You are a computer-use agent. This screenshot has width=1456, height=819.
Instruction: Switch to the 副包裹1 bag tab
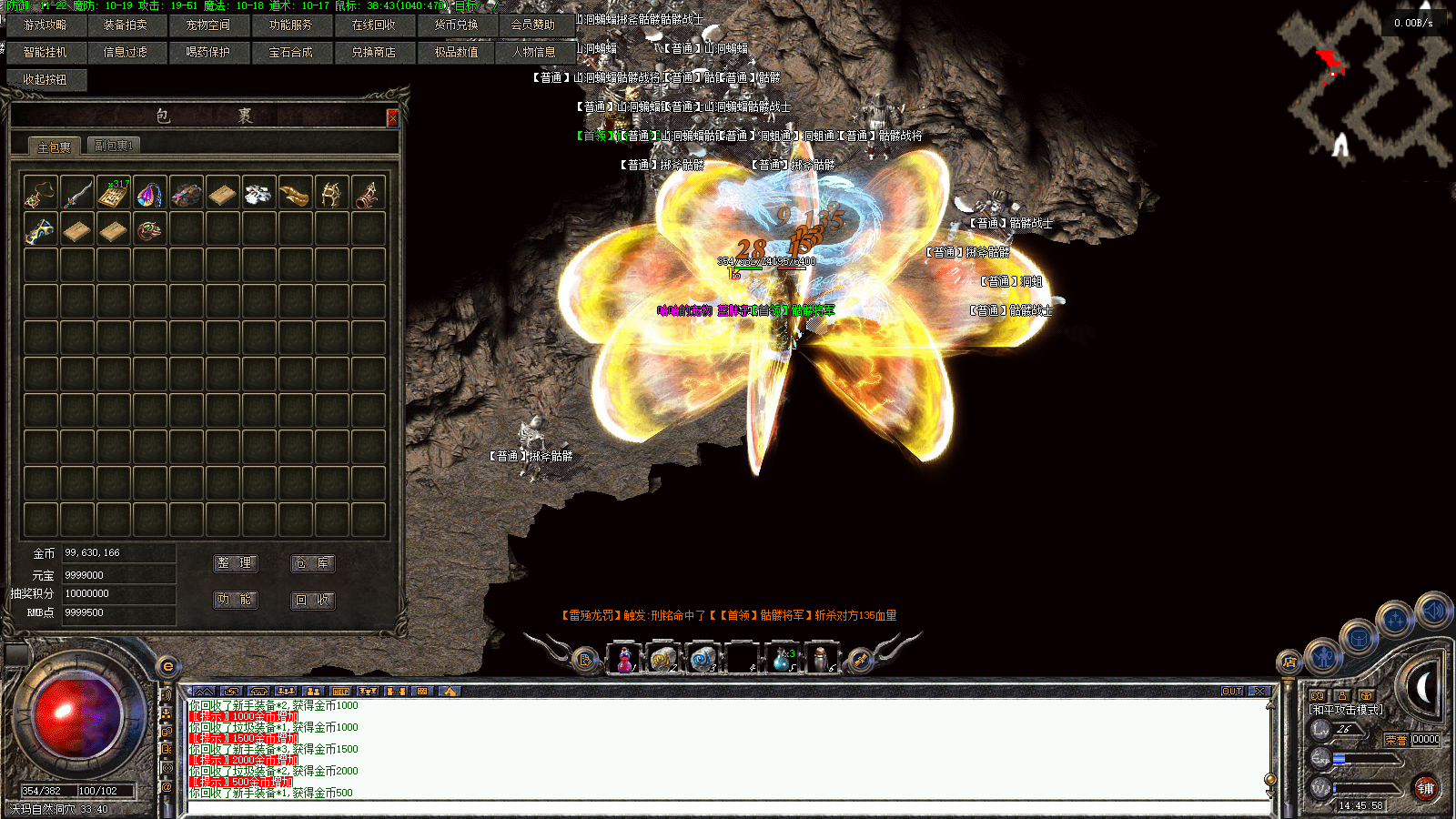coord(114,146)
